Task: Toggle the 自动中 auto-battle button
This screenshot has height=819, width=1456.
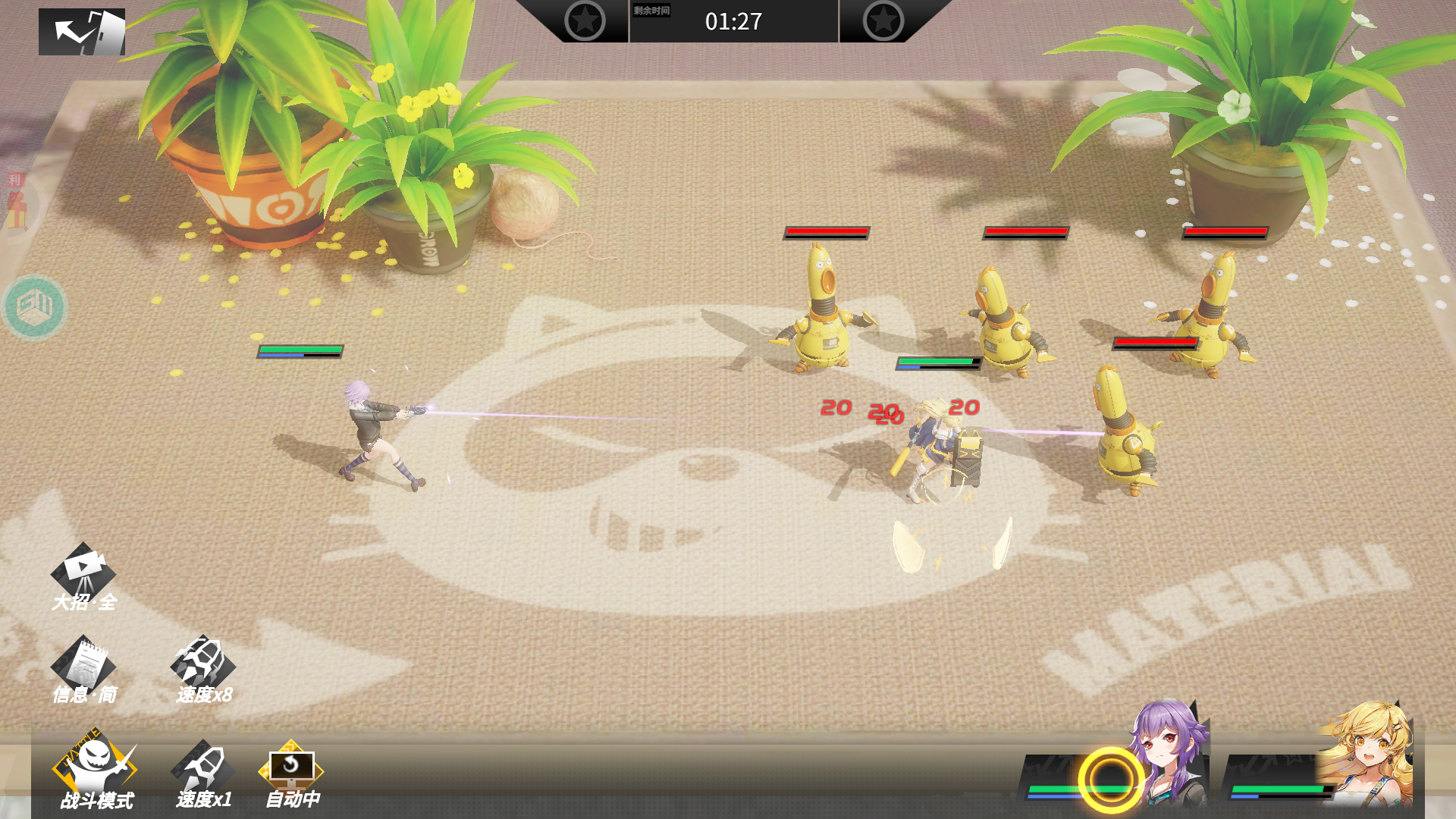Action: tap(291, 773)
